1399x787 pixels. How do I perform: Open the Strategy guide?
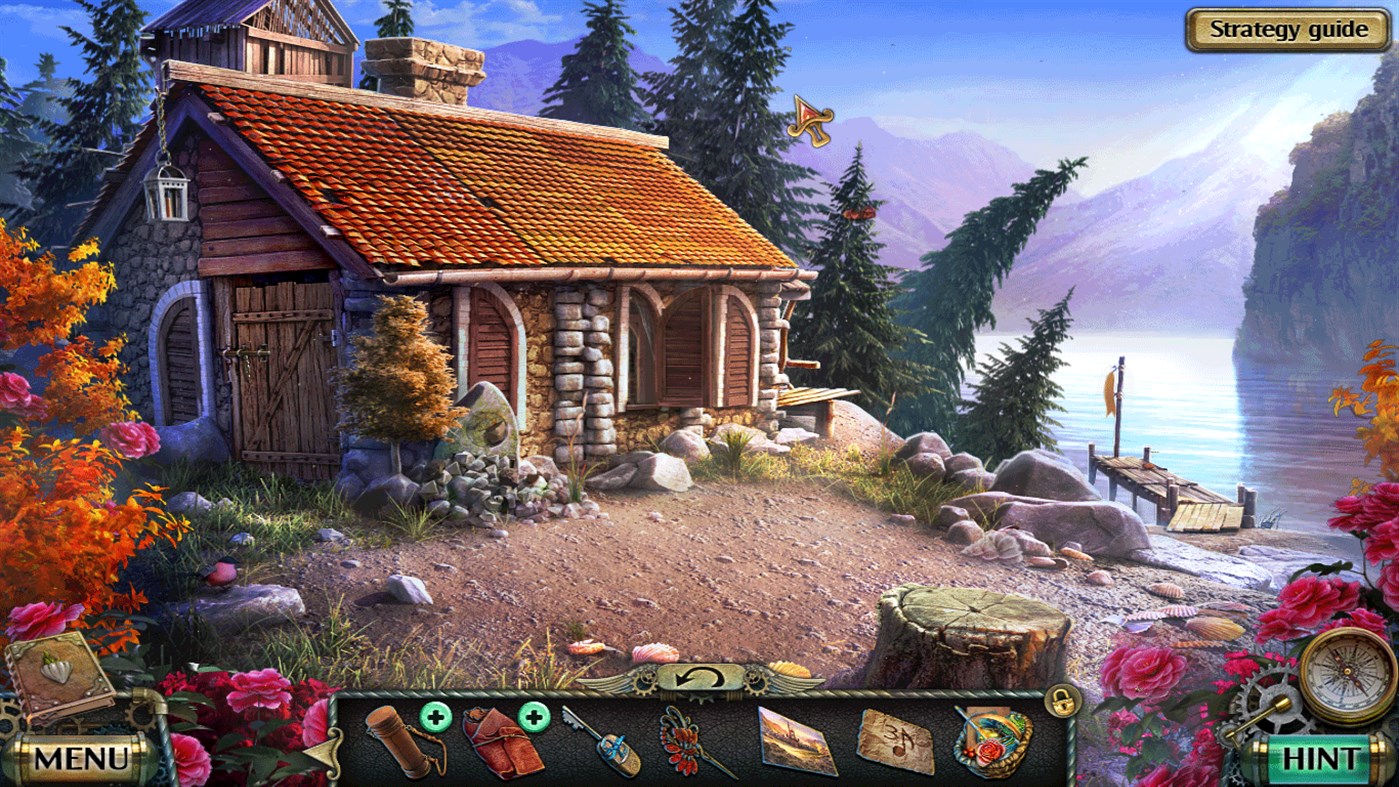tap(1289, 29)
